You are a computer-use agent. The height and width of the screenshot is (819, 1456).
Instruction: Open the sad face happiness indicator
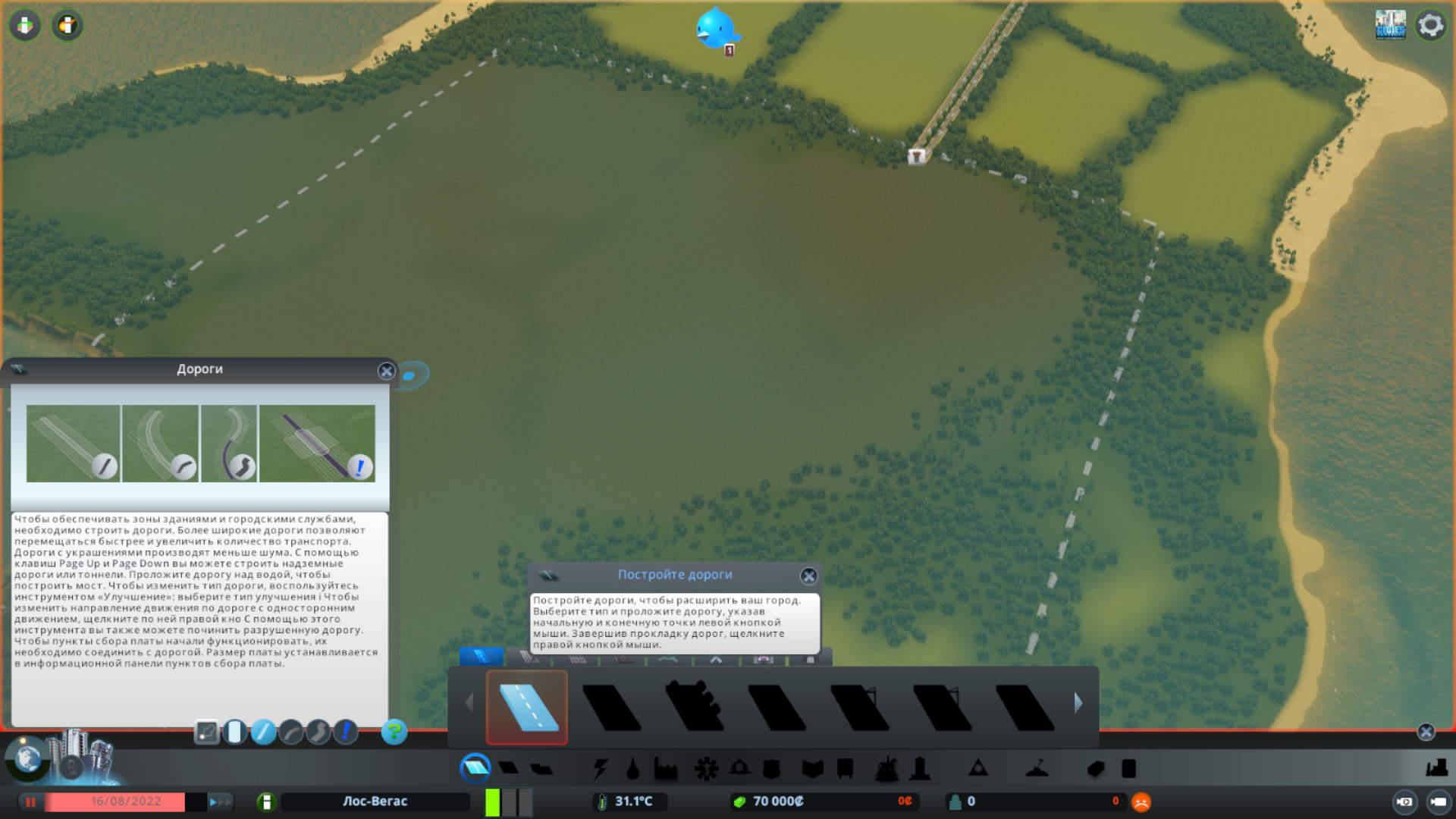pyautogui.click(x=1141, y=802)
